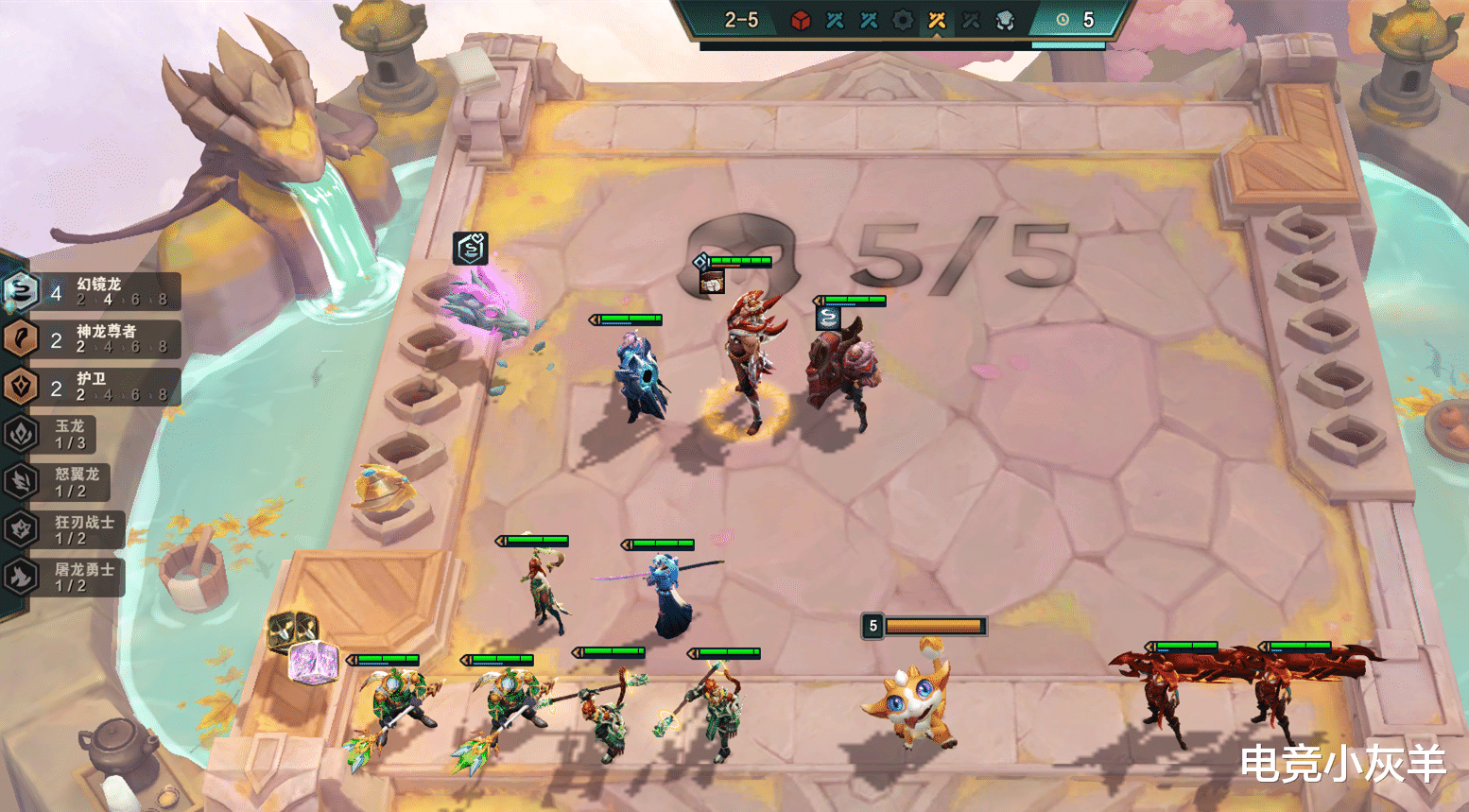Click the gear-shaped round icon in stage tracker
This screenshot has height=812, width=1469.
pyautogui.click(x=903, y=20)
